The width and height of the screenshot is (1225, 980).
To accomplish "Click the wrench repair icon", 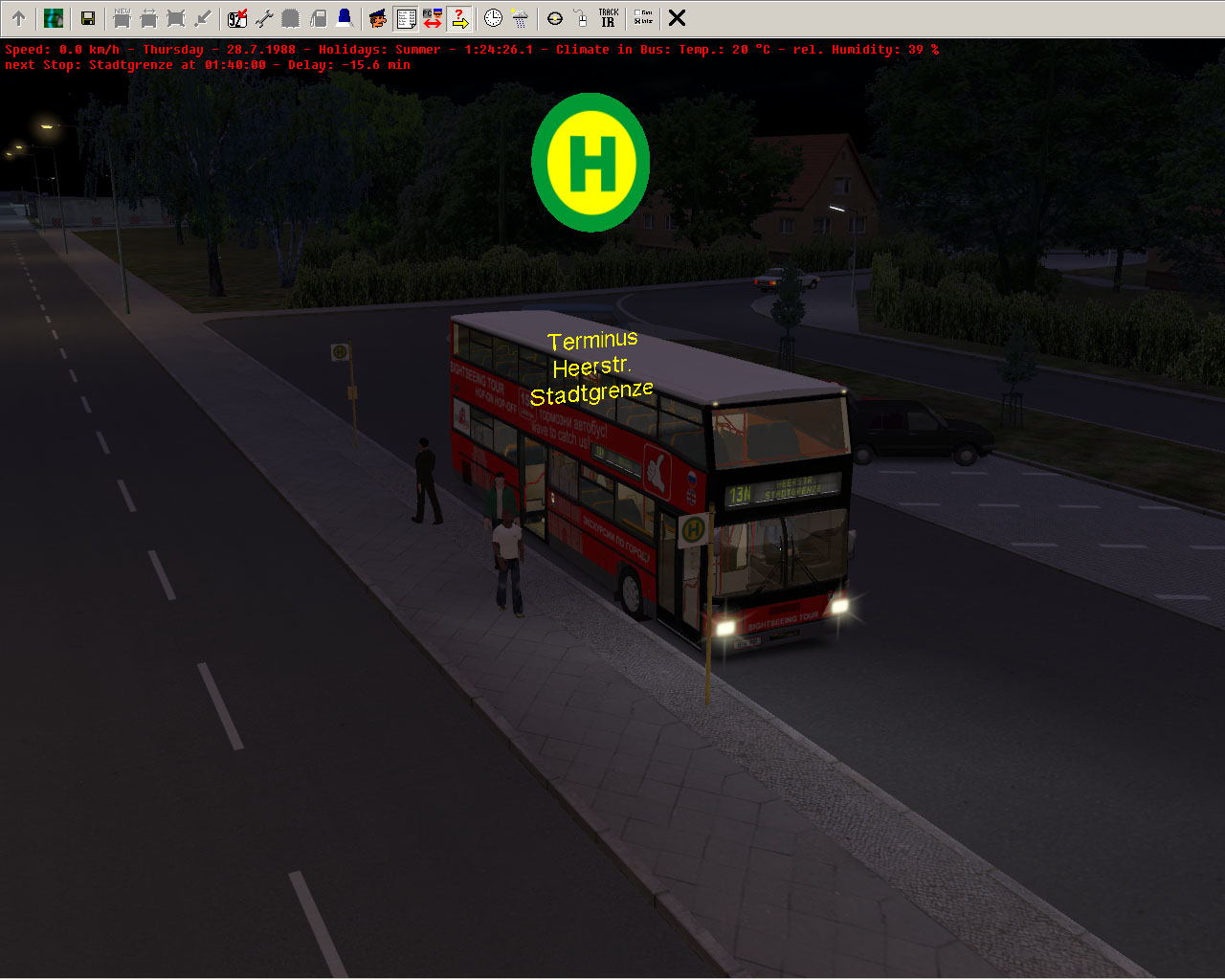I will click(x=264, y=18).
